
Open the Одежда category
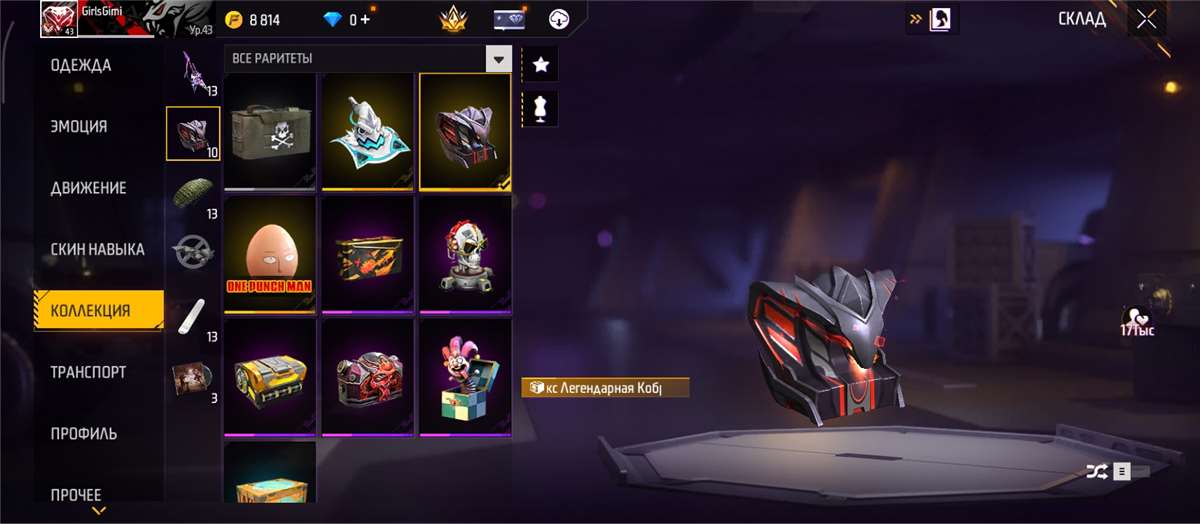(x=82, y=66)
